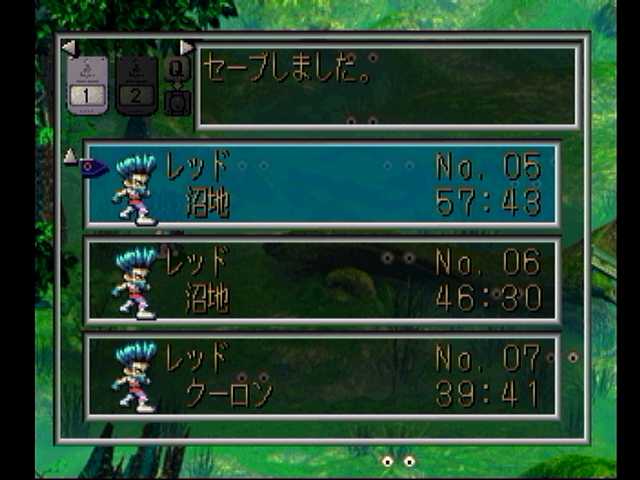Select the Q quick save icon
The width and height of the screenshot is (640, 480).
pyautogui.click(x=177, y=70)
